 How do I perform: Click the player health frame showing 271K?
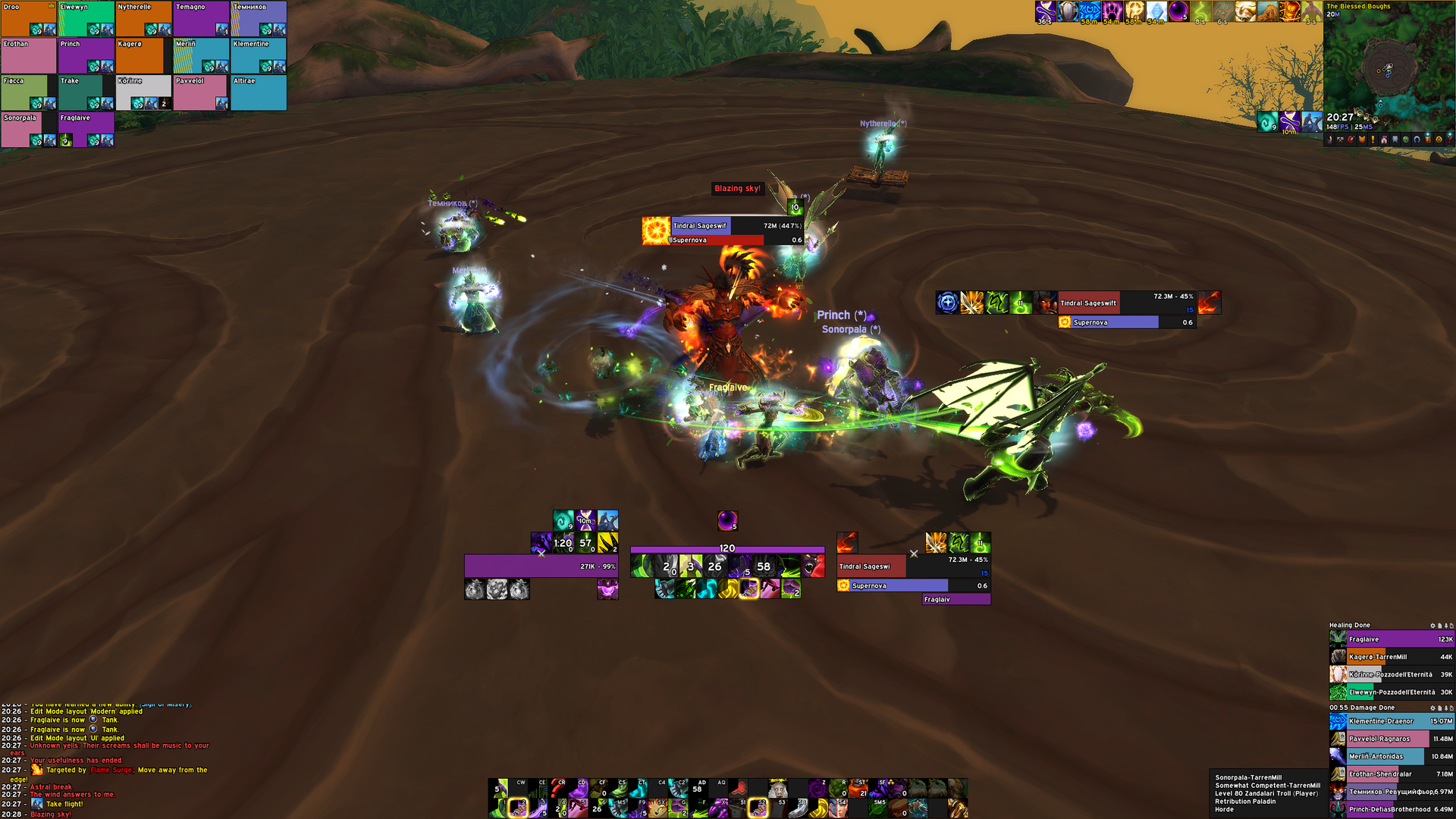(541, 566)
